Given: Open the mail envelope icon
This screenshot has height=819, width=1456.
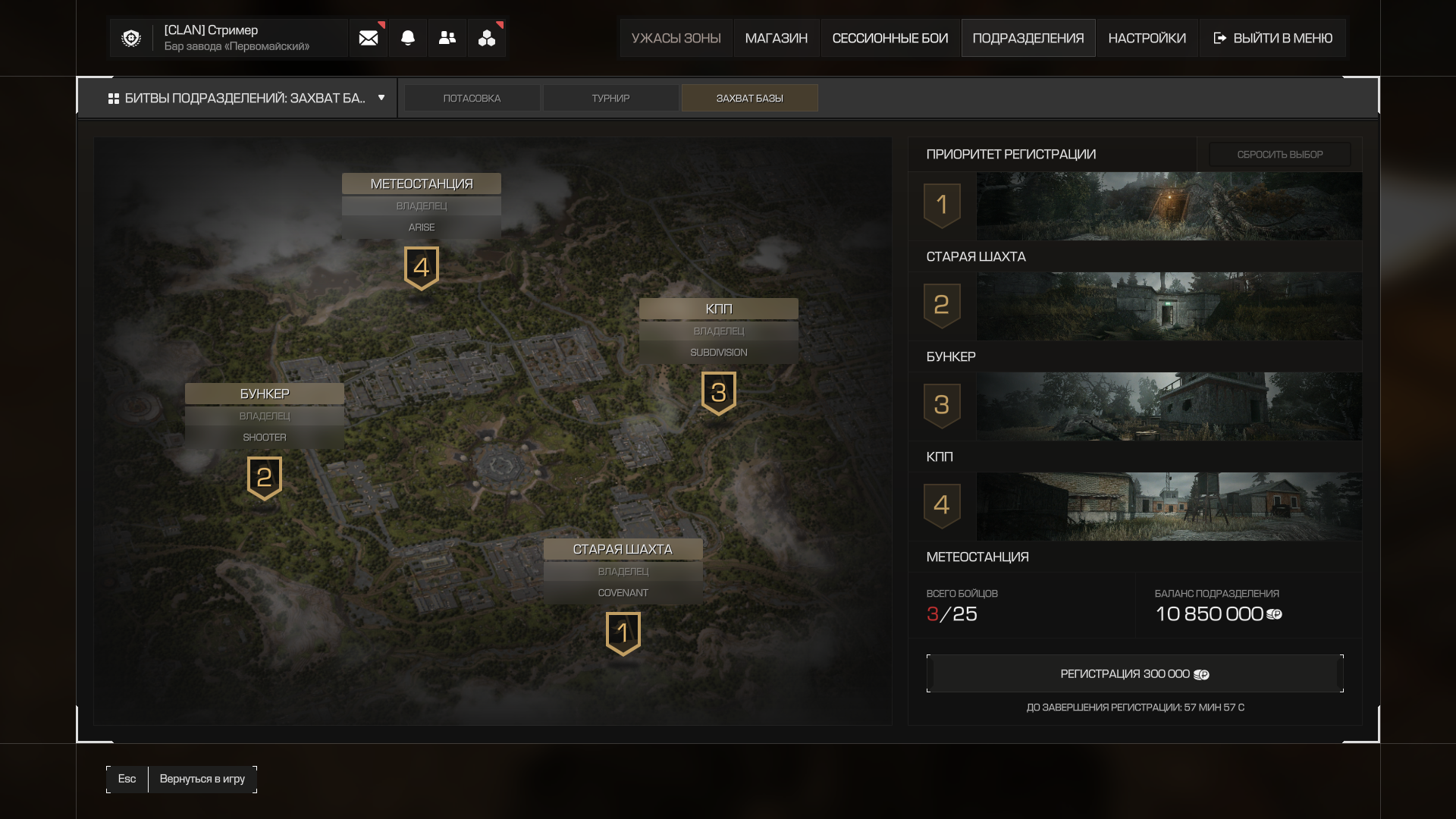Looking at the screenshot, I should pyautogui.click(x=369, y=38).
